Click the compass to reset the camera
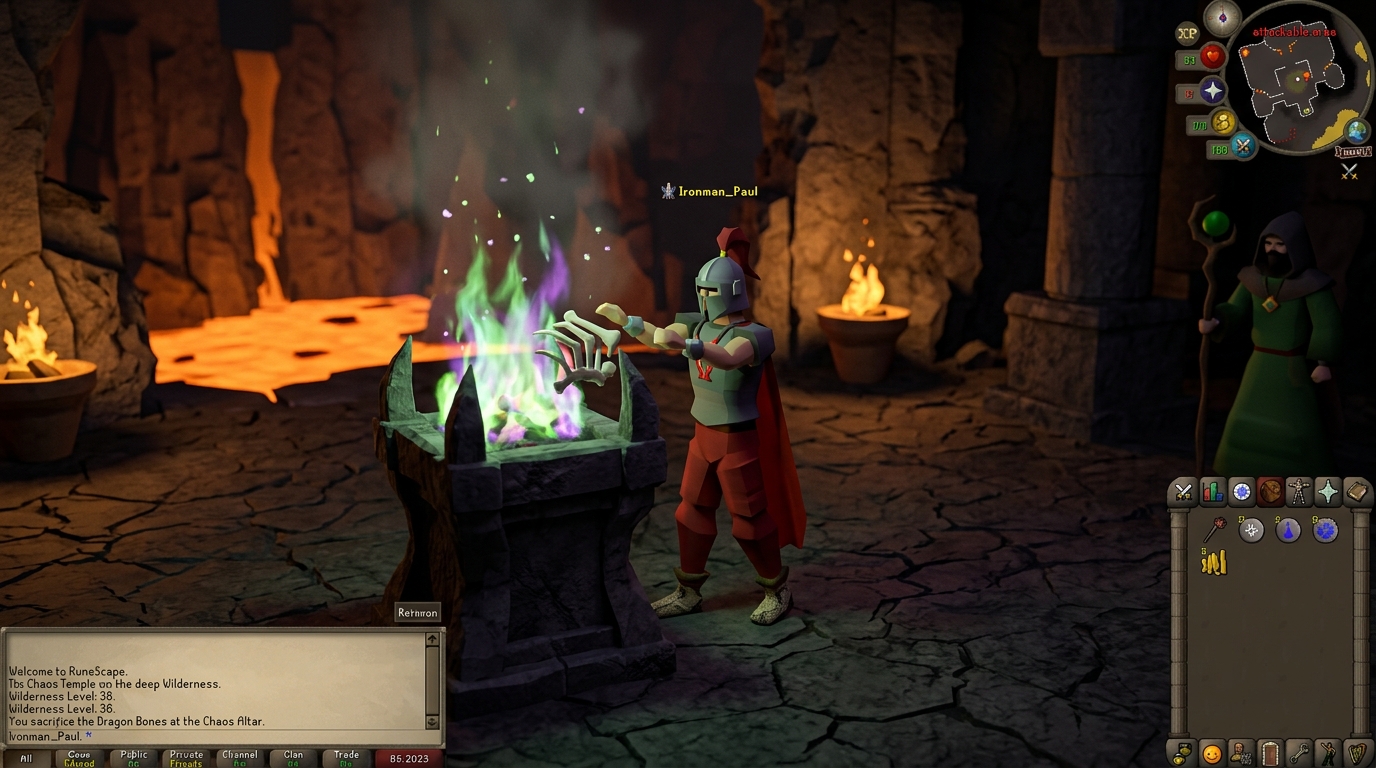The width and height of the screenshot is (1376, 768). (x=1222, y=18)
